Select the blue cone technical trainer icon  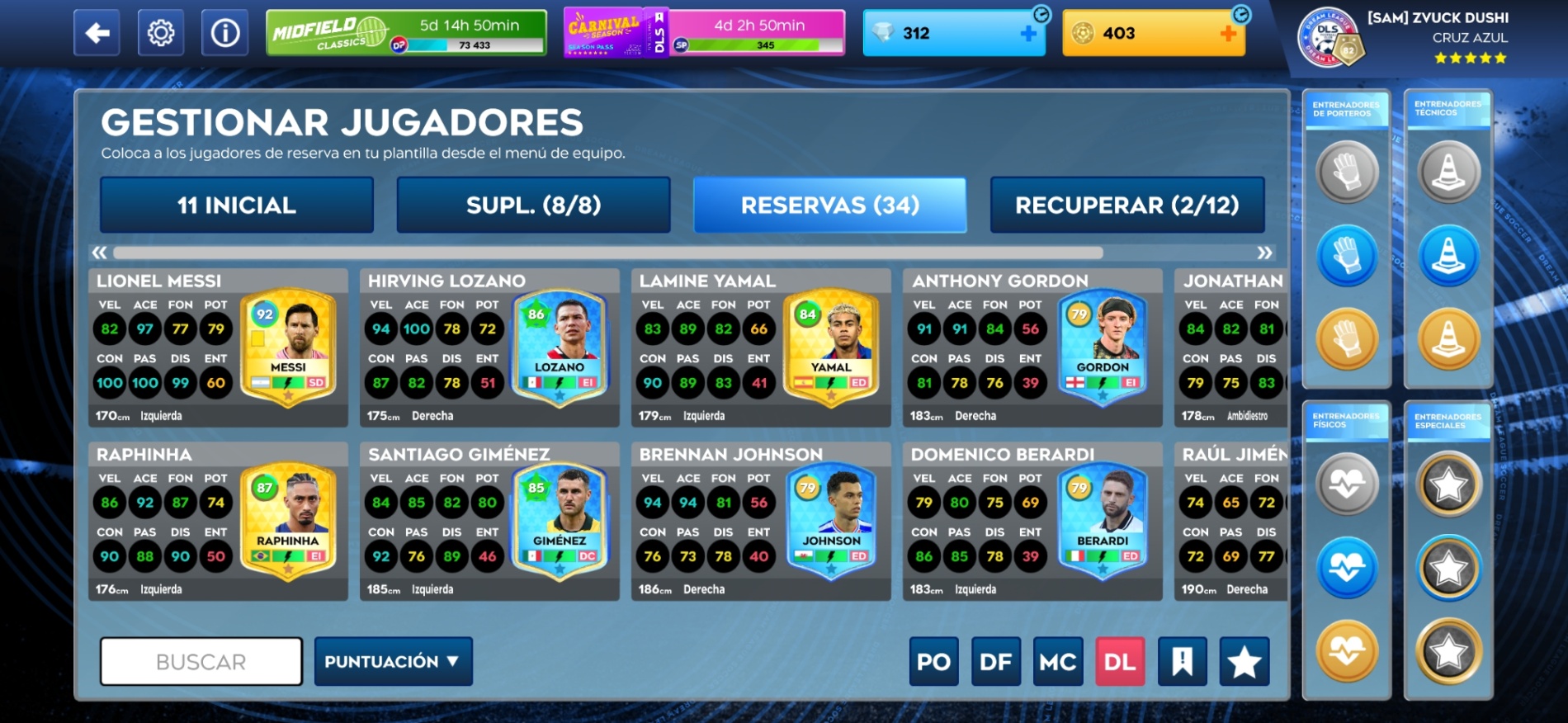tap(1448, 256)
